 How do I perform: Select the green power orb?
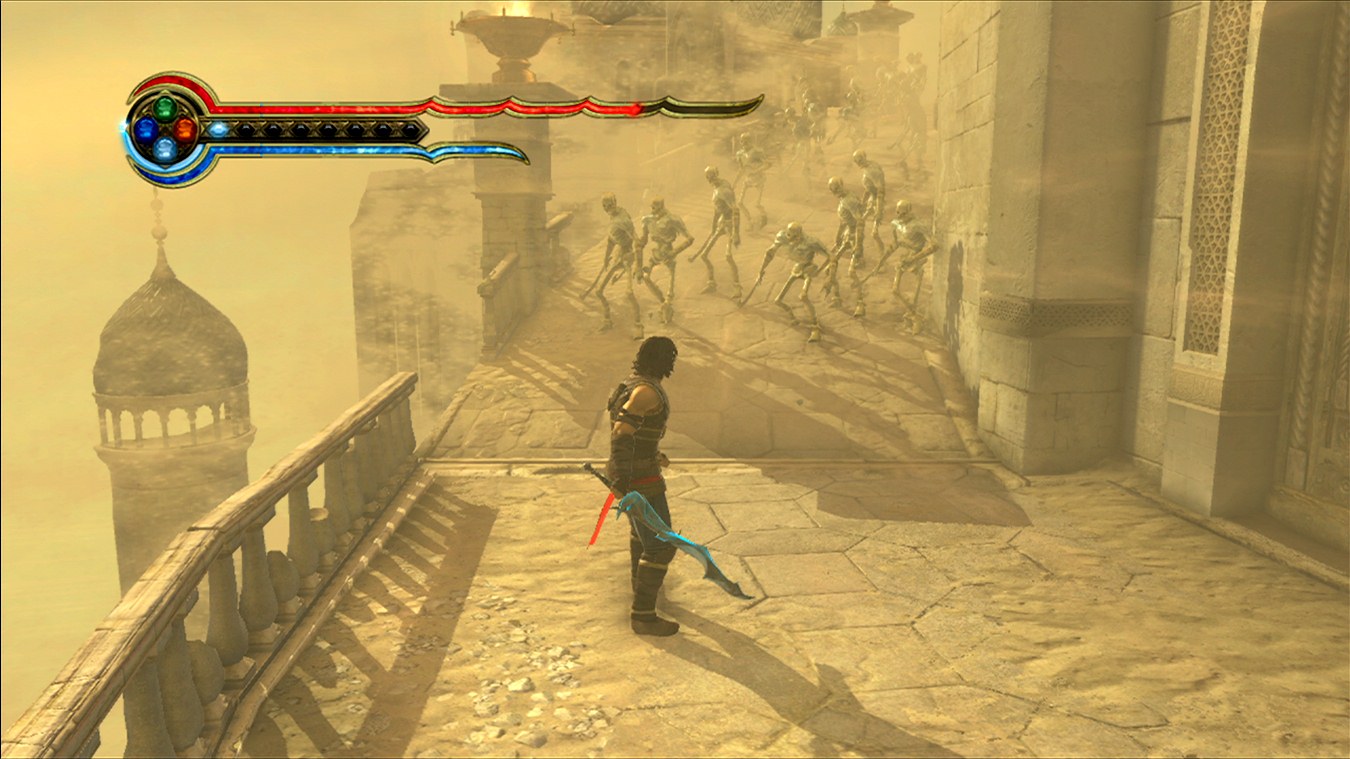click(x=166, y=108)
